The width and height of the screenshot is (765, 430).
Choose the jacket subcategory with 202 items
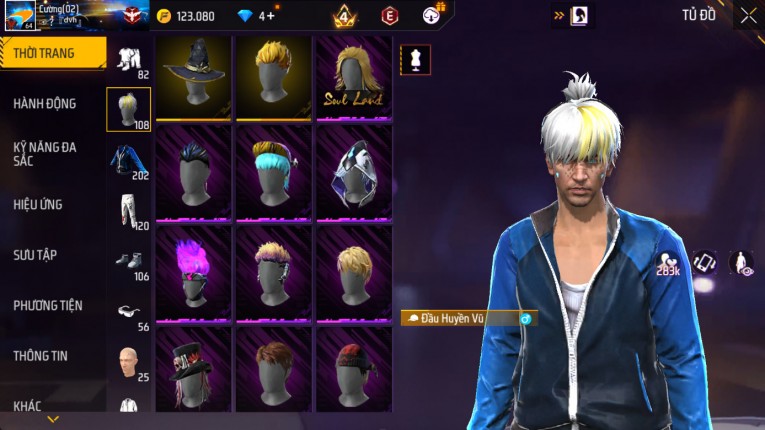[128, 160]
